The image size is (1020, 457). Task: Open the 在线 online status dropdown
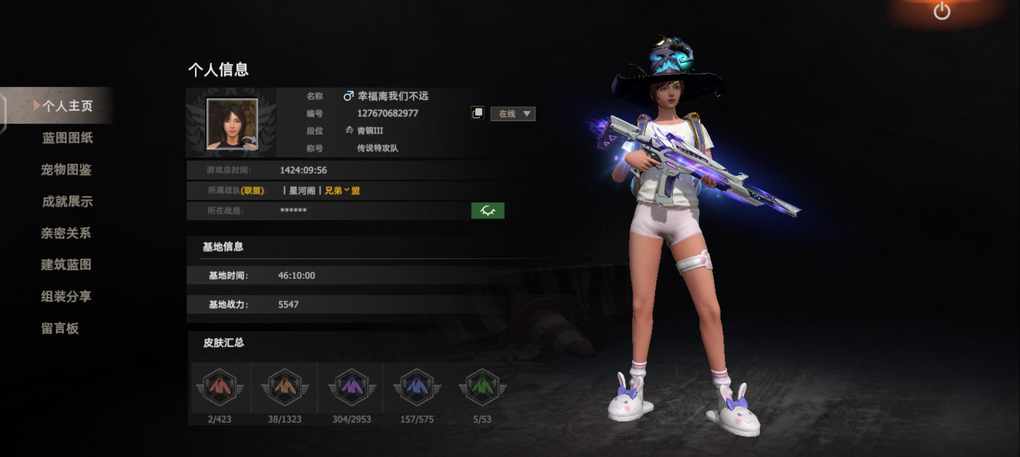click(513, 114)
